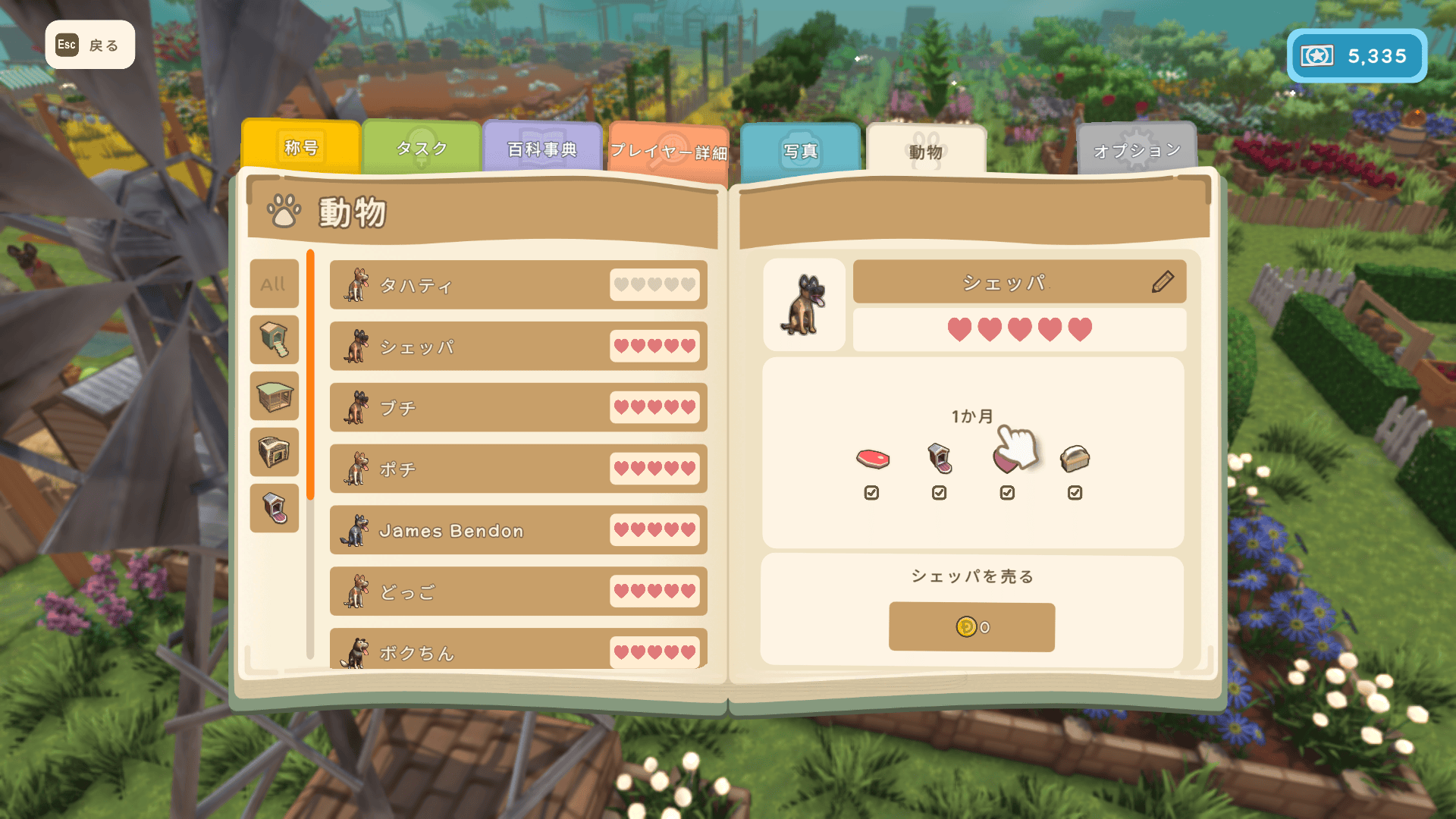Viewport: 1456px width, 819px height.
Task: Filter animals by the dog bowl icon
Action: (x=274, y=508)
